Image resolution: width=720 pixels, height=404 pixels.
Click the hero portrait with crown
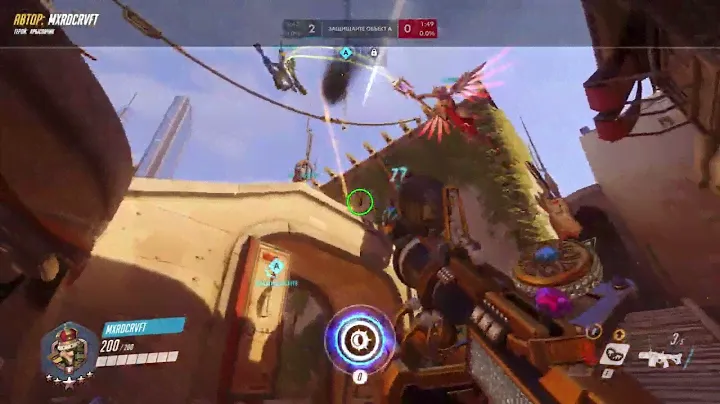coord(68,349)
